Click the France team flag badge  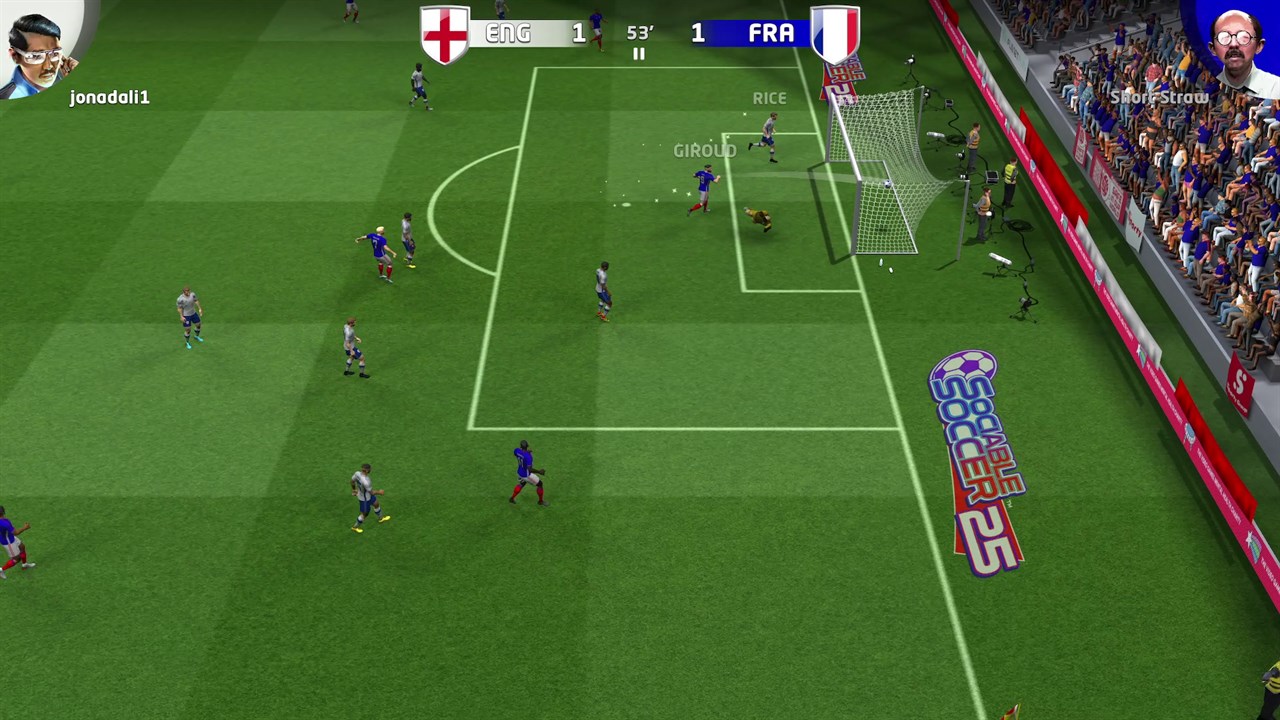coord(835,34)
